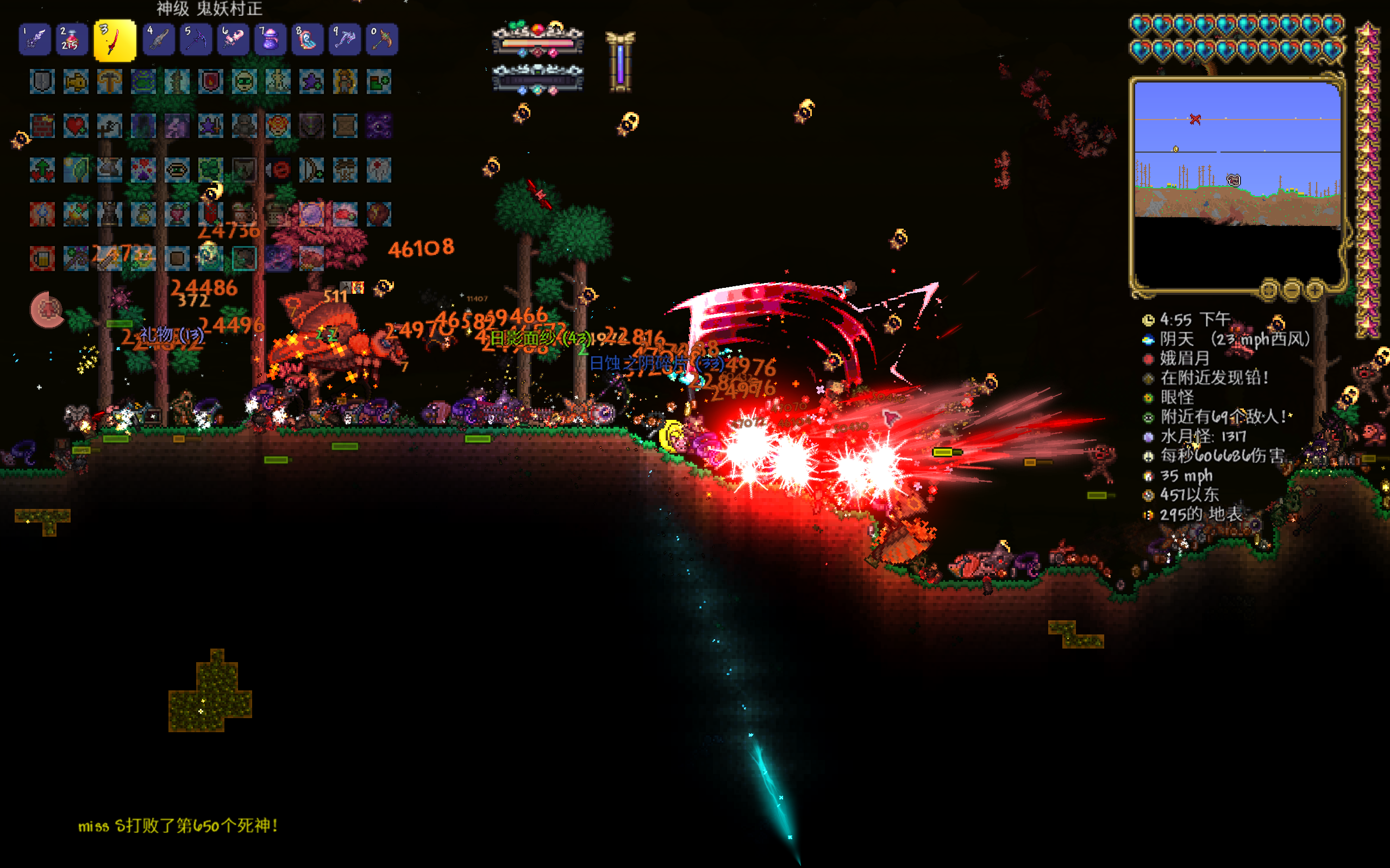
Task: Click the beer mug buff icon
Action: (42, 259)
